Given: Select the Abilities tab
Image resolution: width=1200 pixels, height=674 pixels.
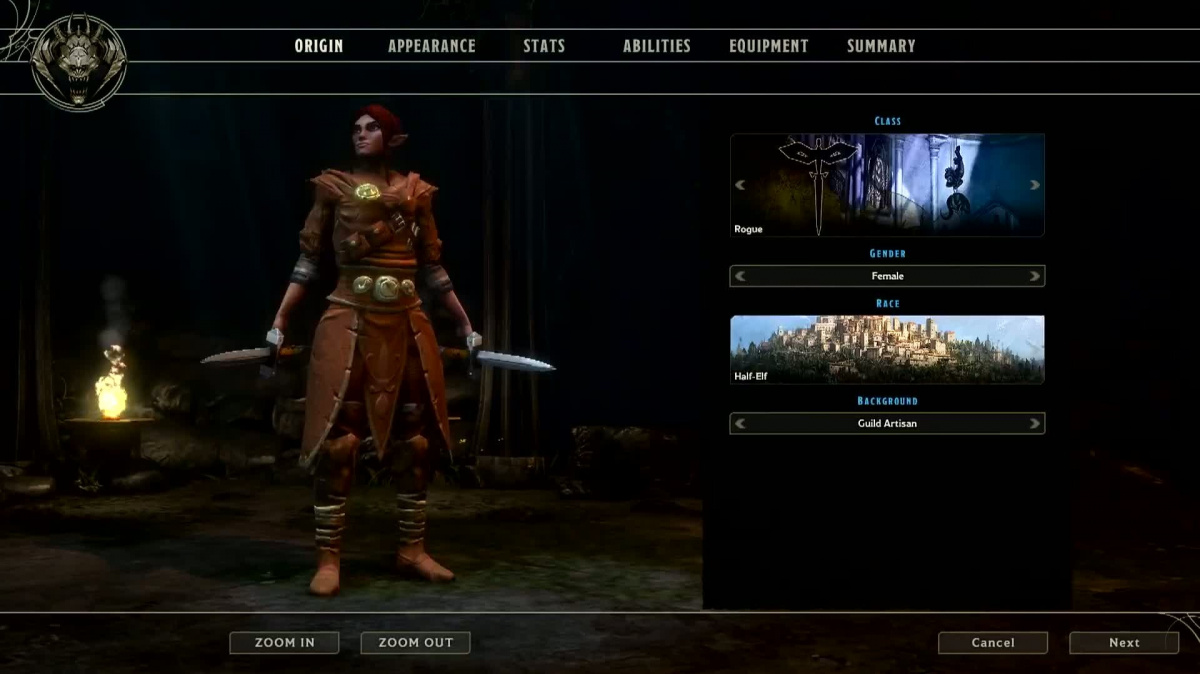Looking at the screenshot, I should click(656, 46).
